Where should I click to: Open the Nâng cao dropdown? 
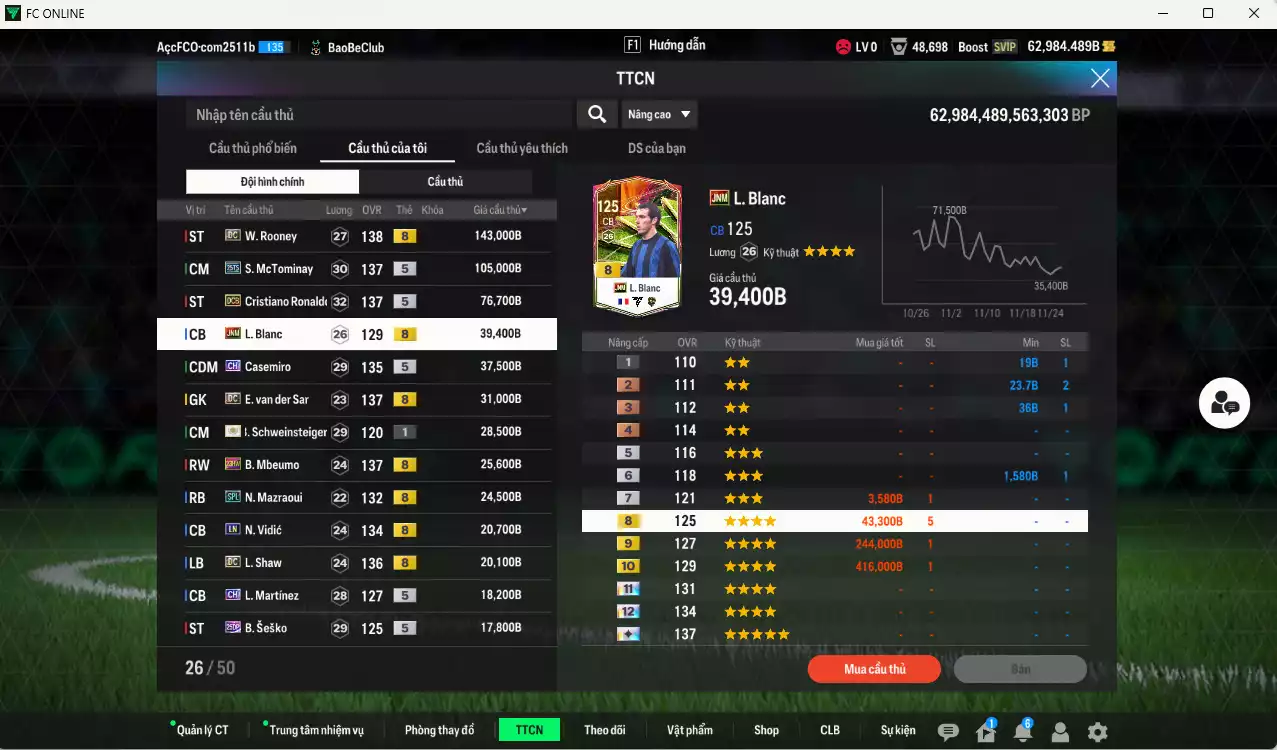659,115
